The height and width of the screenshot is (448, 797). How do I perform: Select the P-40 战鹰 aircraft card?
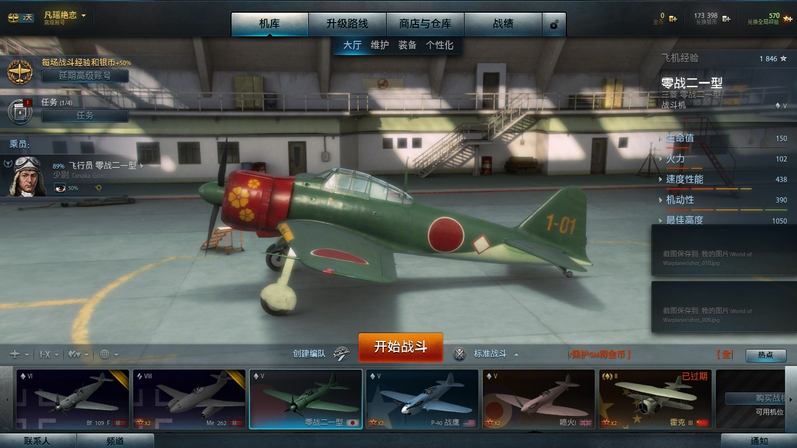[x=422, y=399]
